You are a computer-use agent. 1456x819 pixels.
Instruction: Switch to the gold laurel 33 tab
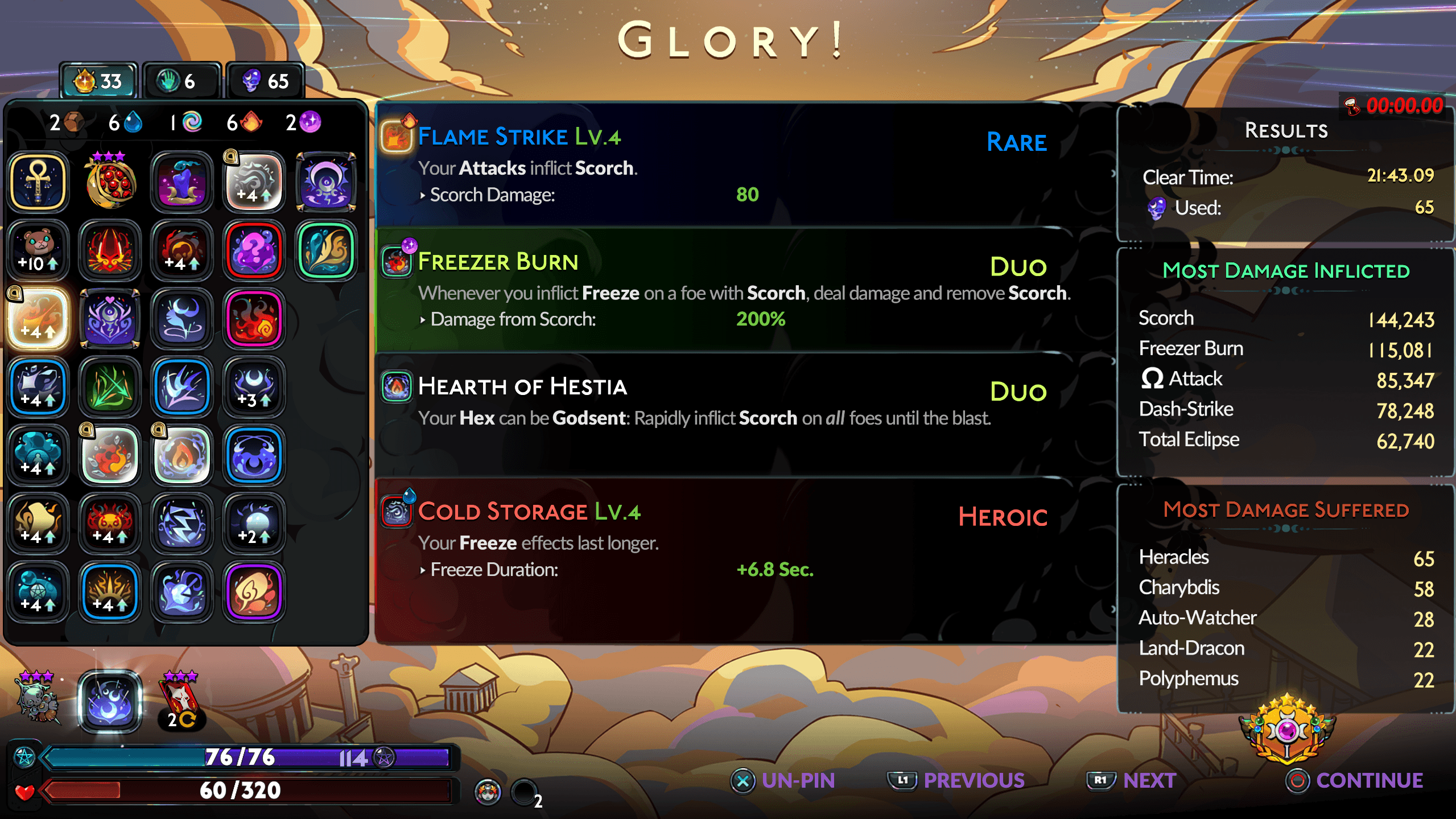pos(98,80)
